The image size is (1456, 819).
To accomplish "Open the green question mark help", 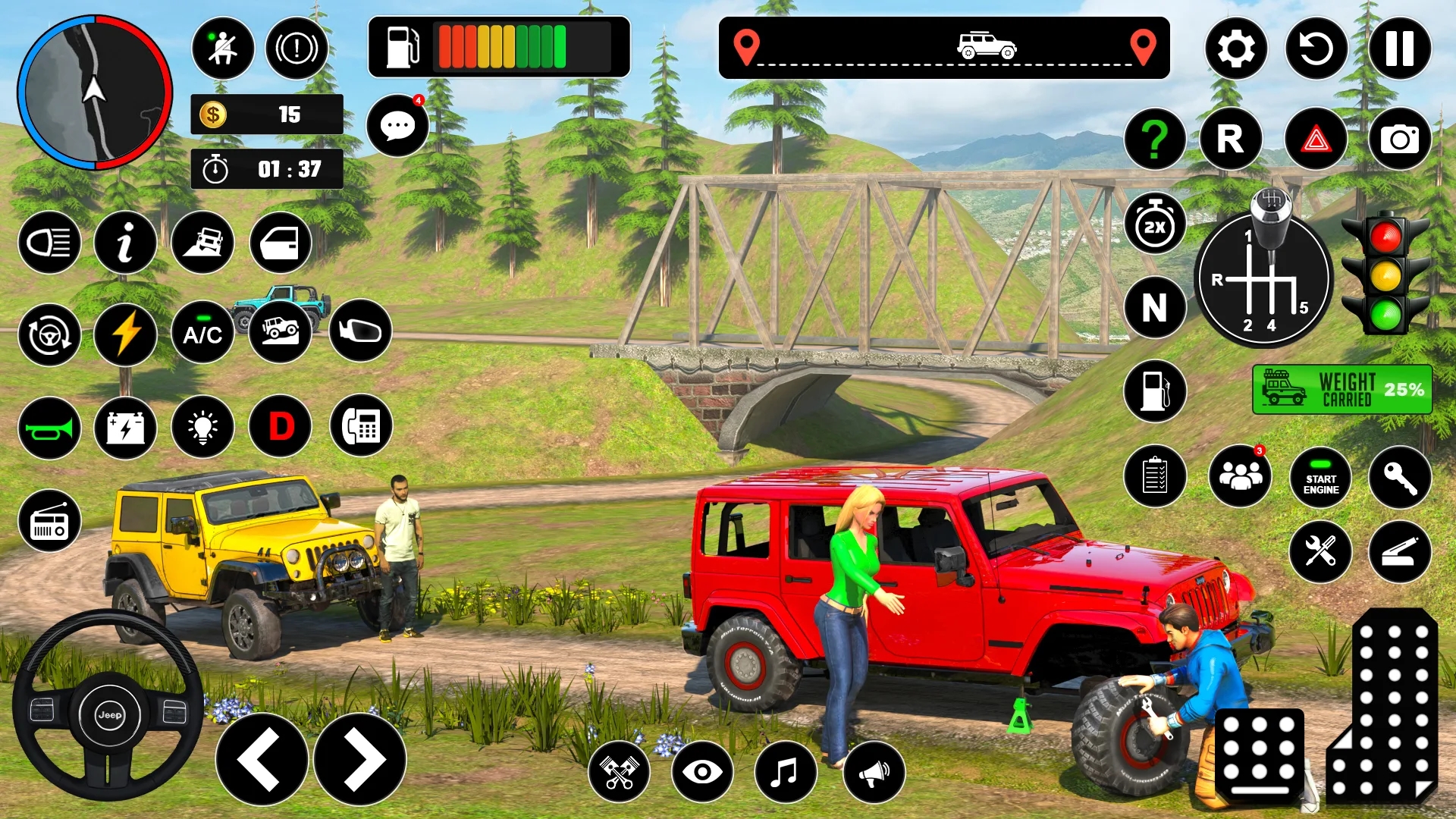I will click(x=1154, y=140).
